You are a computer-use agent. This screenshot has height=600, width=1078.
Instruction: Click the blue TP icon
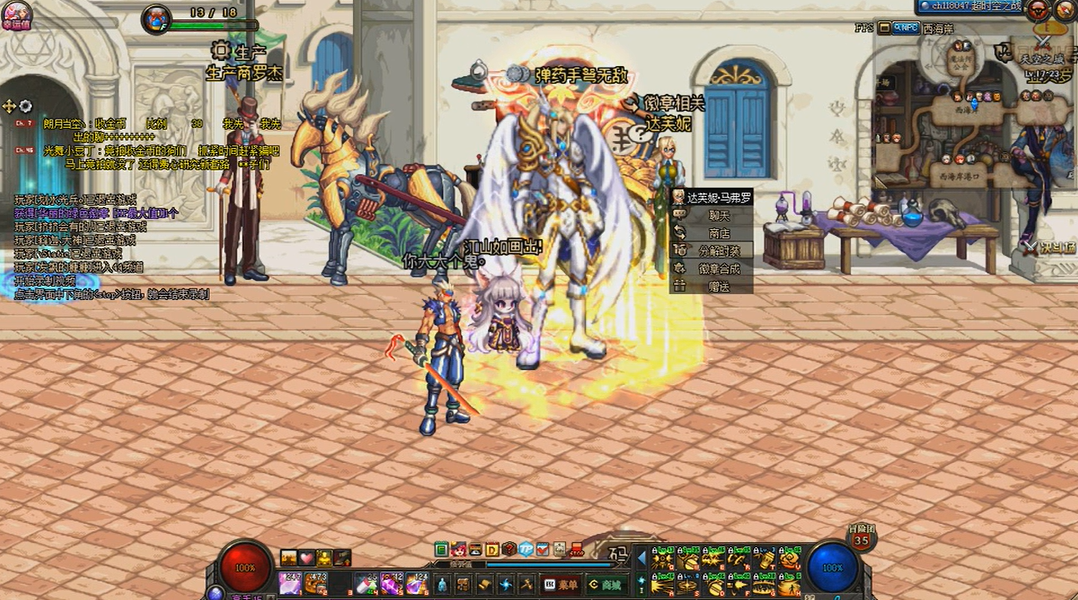coord(526,549)
